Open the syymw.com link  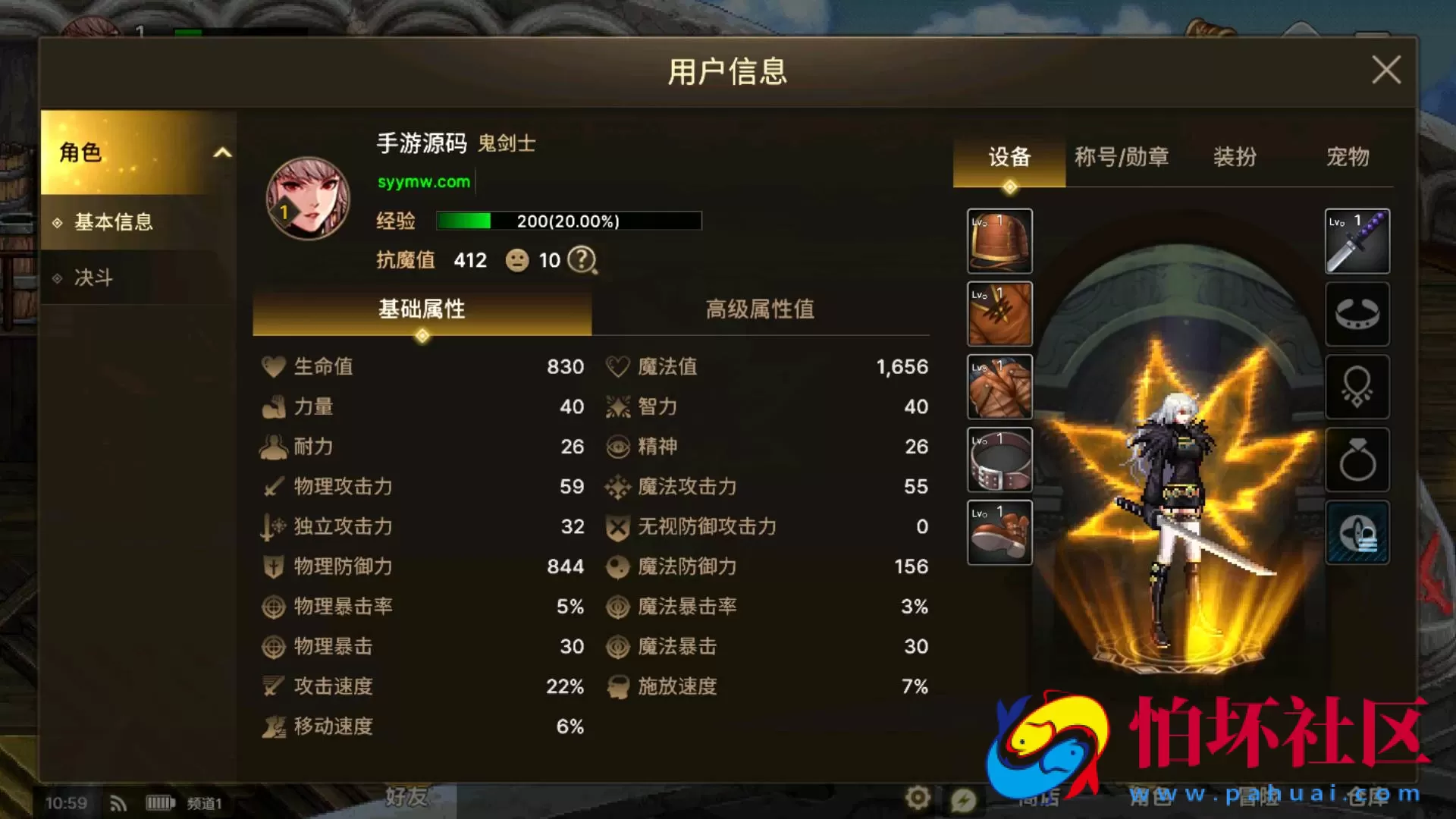pos(424,182)
